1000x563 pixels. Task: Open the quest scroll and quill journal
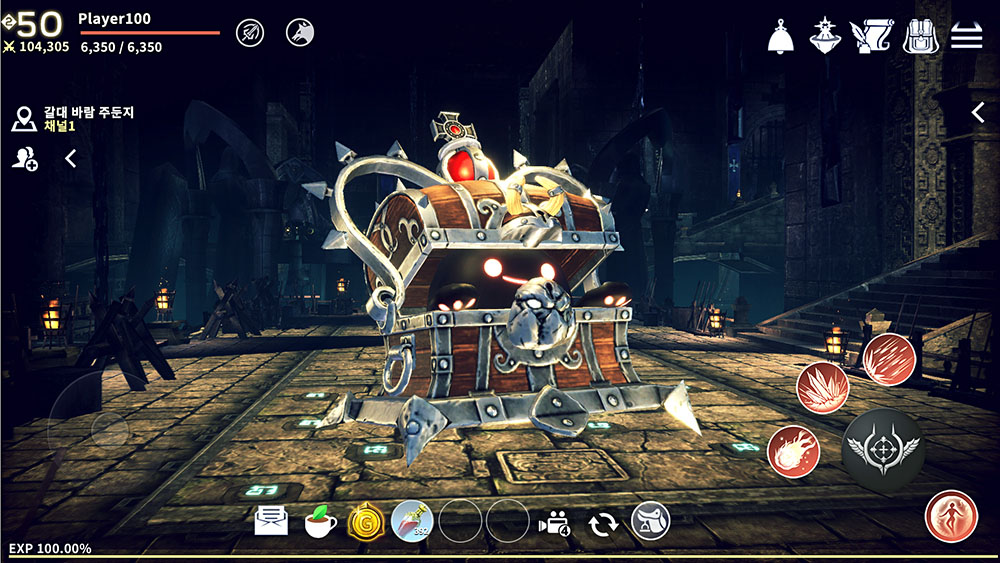point(870,36)
